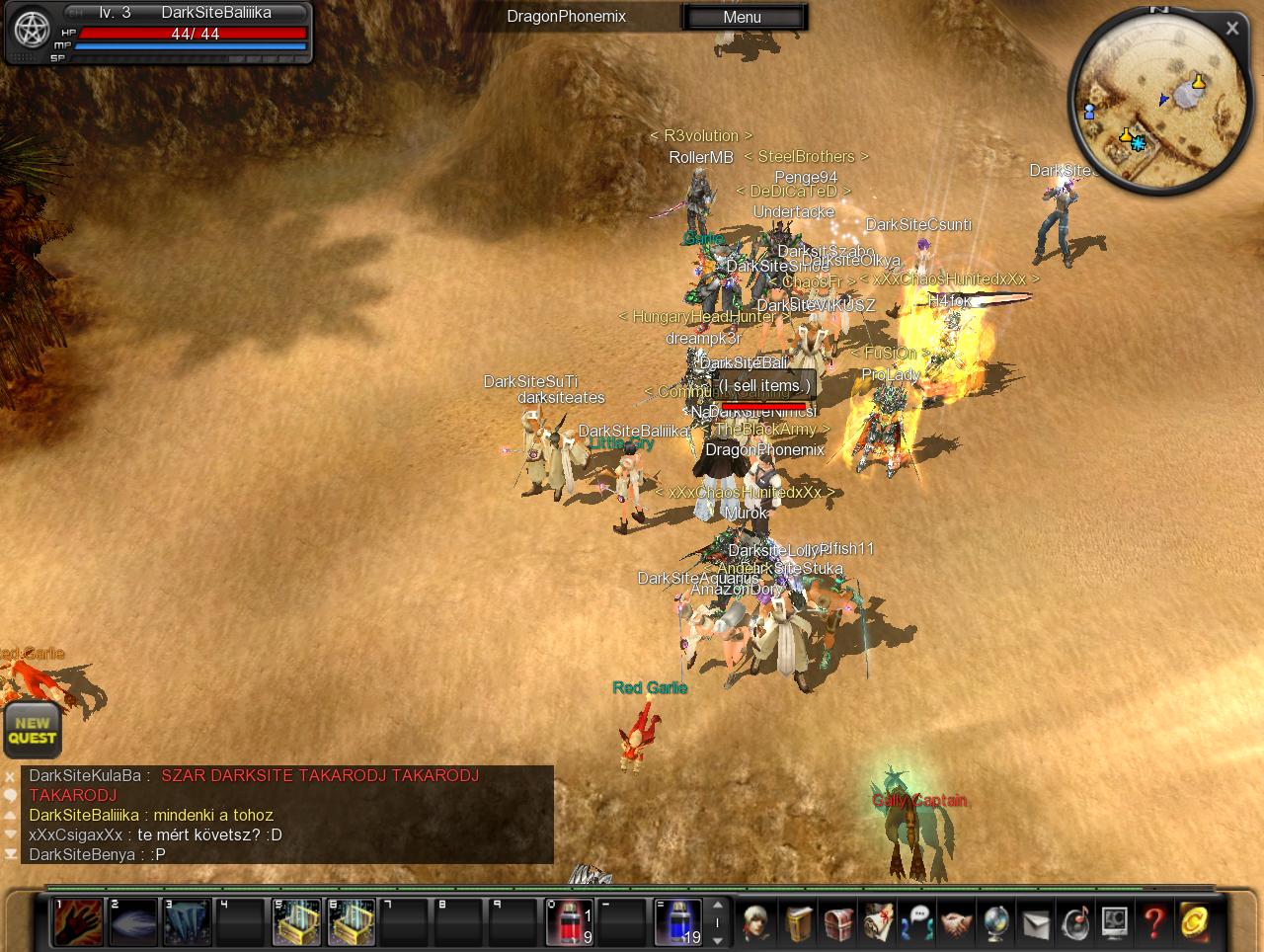Activate the ice shard skill in slot 3

[x=187, y=922]
